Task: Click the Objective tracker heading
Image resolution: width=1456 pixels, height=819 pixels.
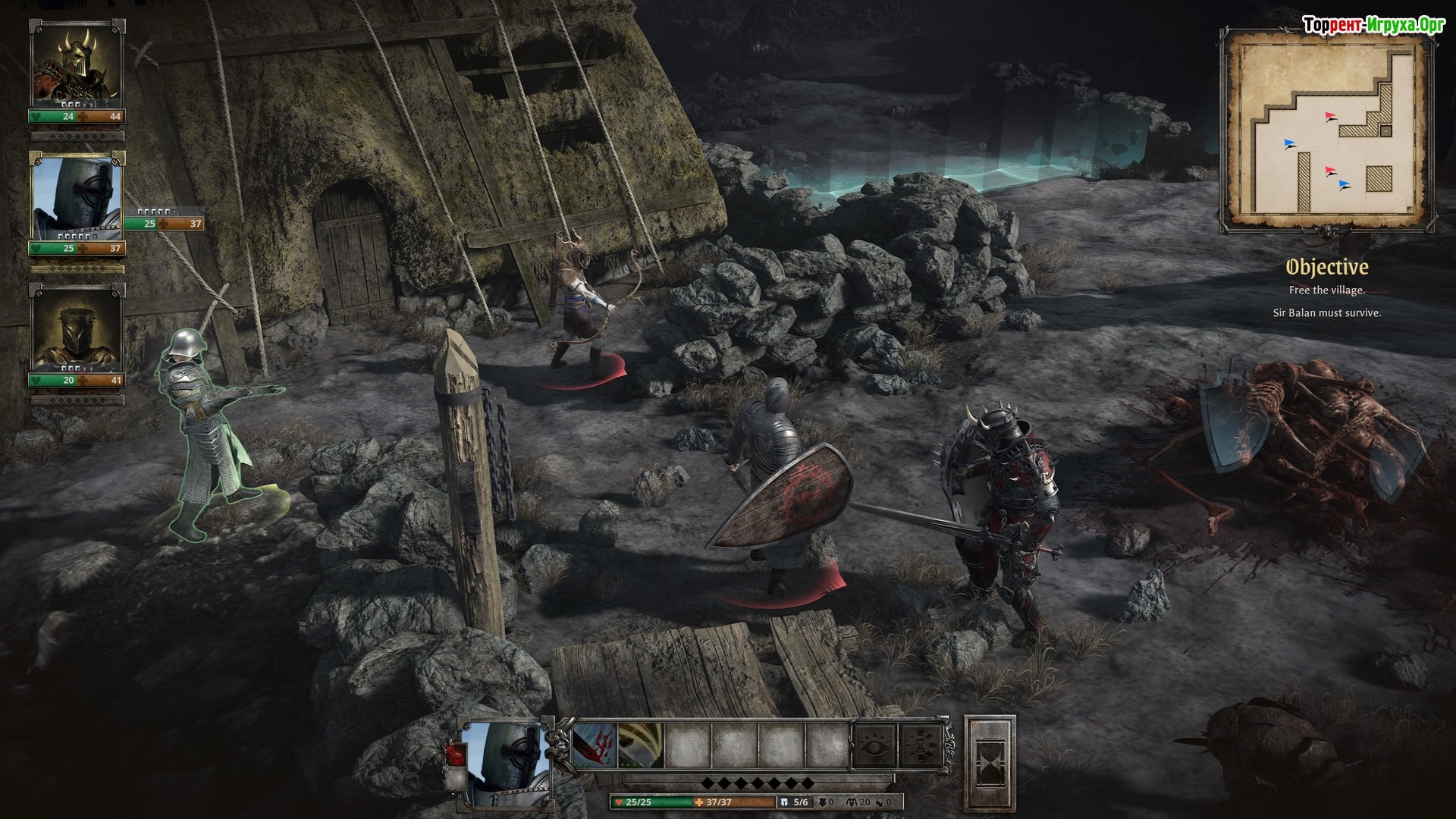Action: pos(1326,267)
